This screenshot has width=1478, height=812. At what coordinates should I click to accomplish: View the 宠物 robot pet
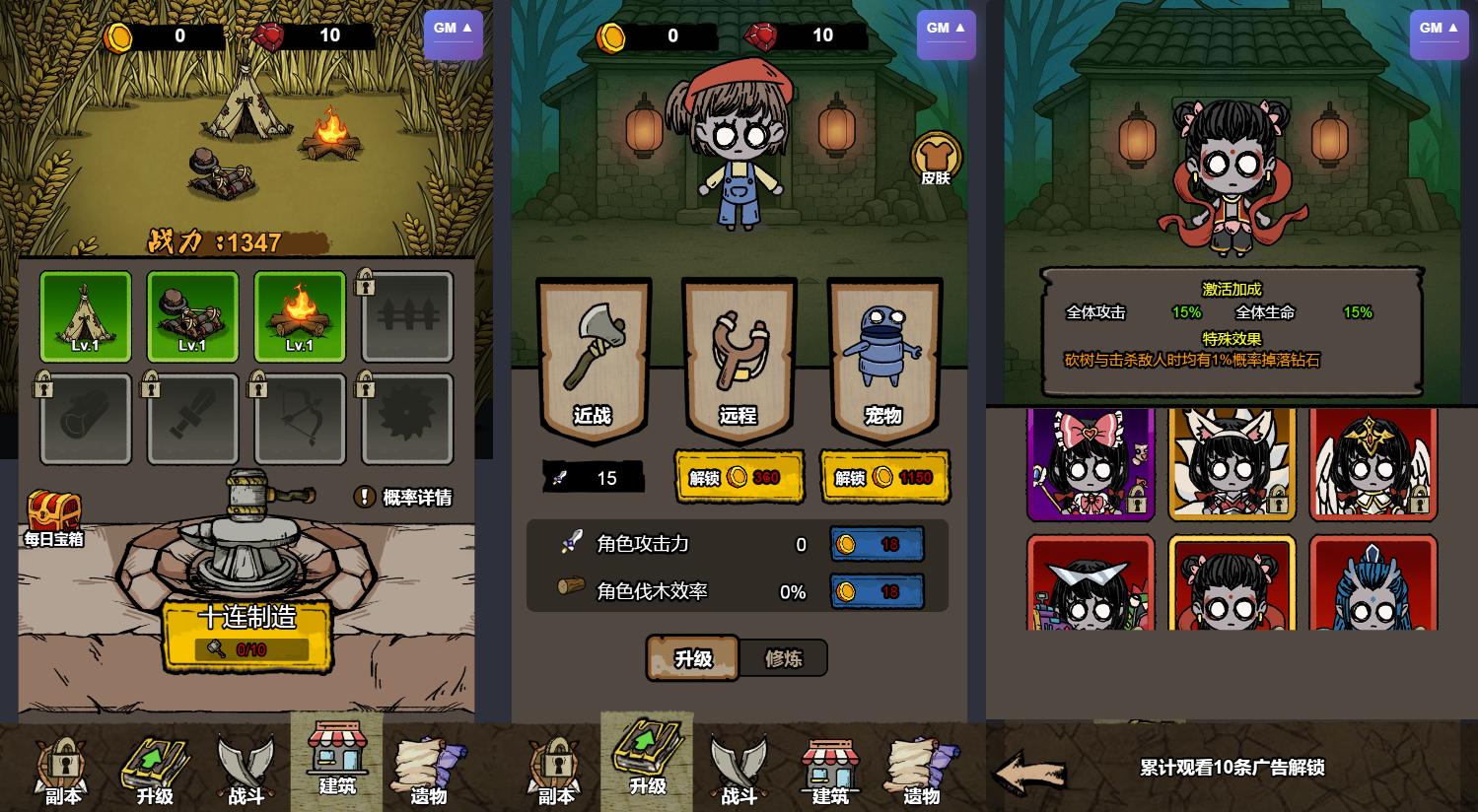[x=884, y=360]
